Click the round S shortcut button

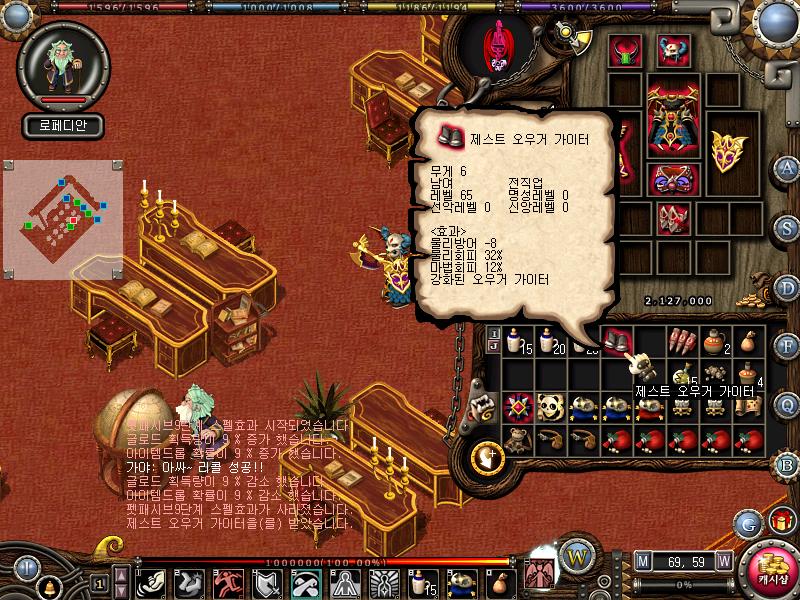[788, 226]
